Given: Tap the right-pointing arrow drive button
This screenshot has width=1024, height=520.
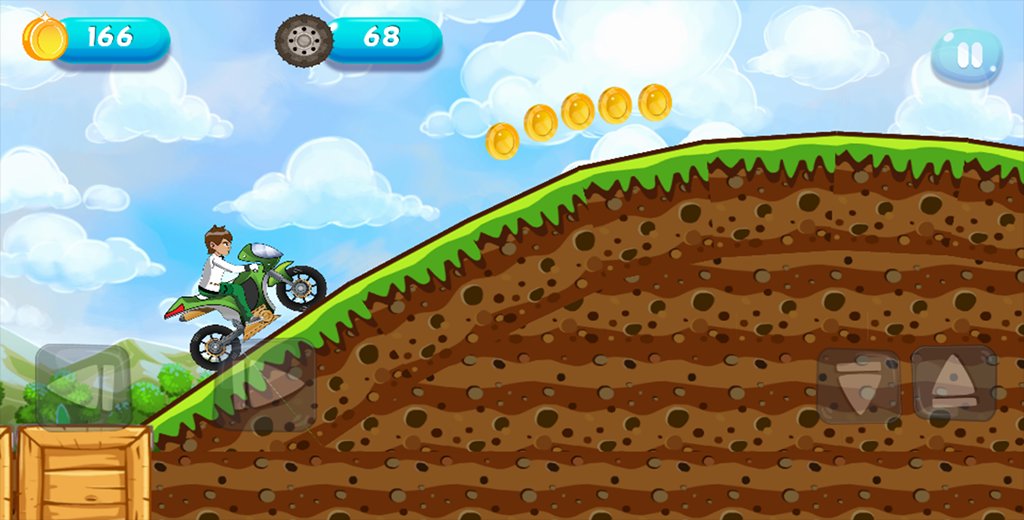Looking at the screenshot, I should 268,387.
